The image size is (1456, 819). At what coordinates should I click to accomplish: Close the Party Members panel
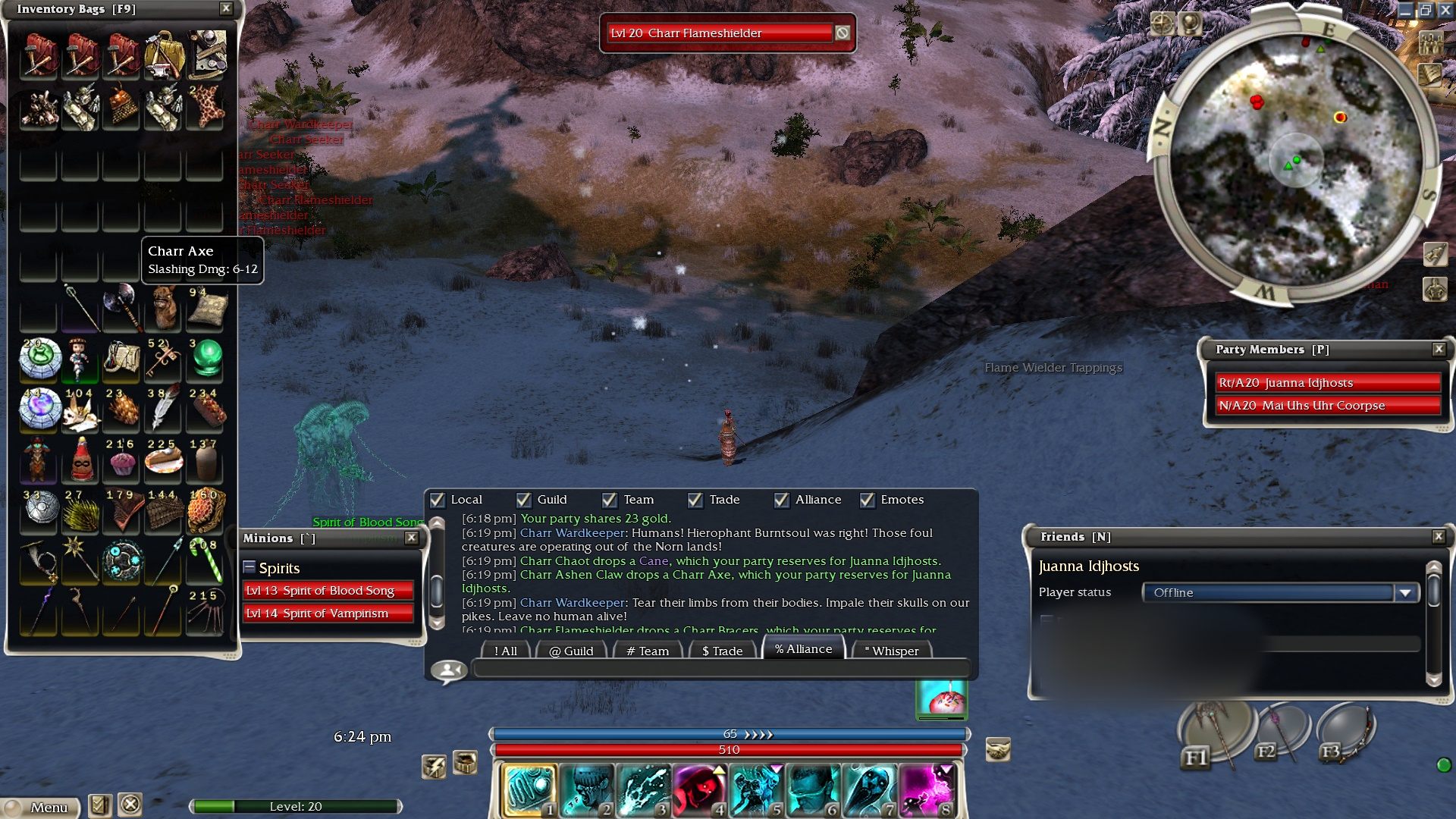(x=1438, y=349)
